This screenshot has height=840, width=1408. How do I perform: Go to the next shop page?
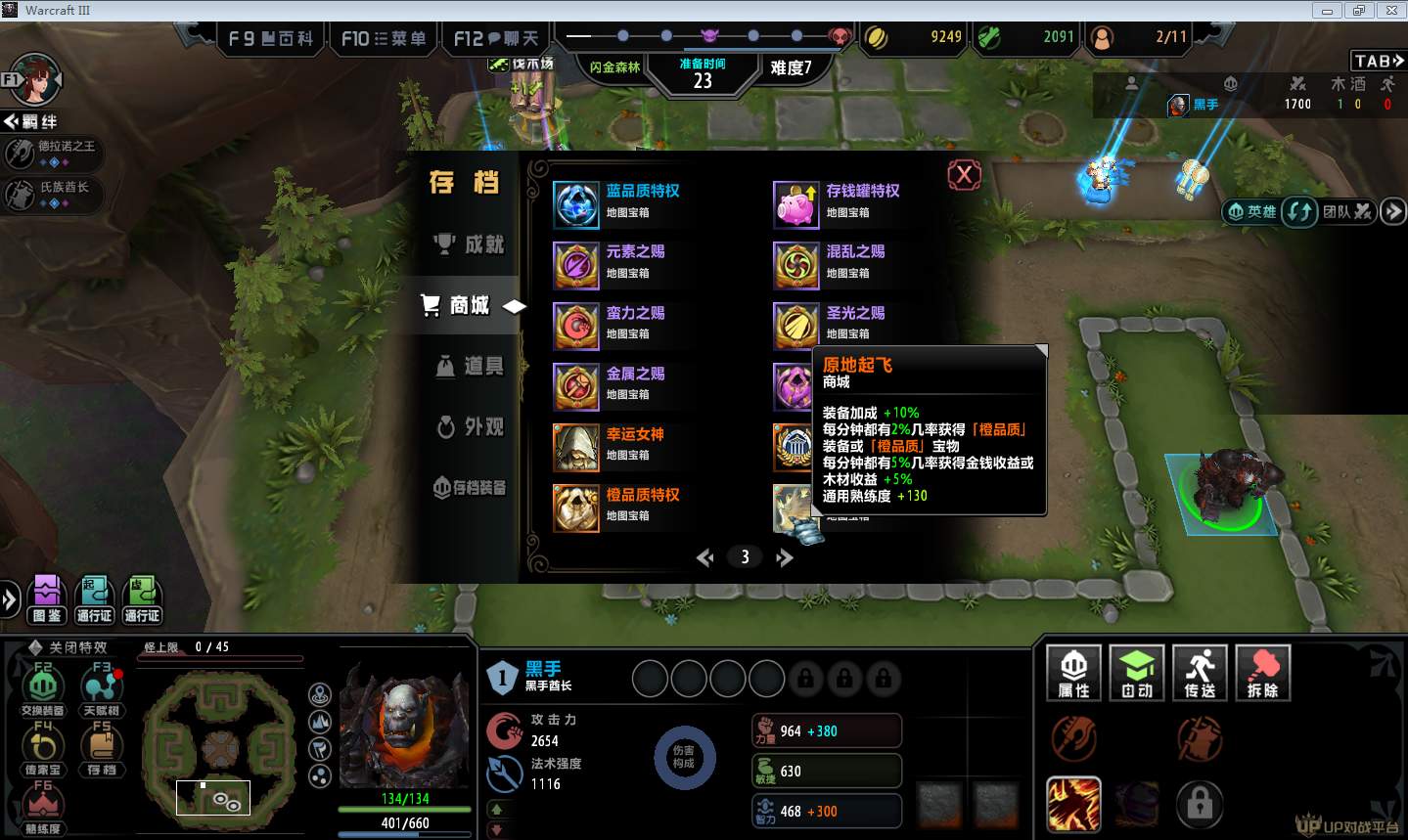784,557
